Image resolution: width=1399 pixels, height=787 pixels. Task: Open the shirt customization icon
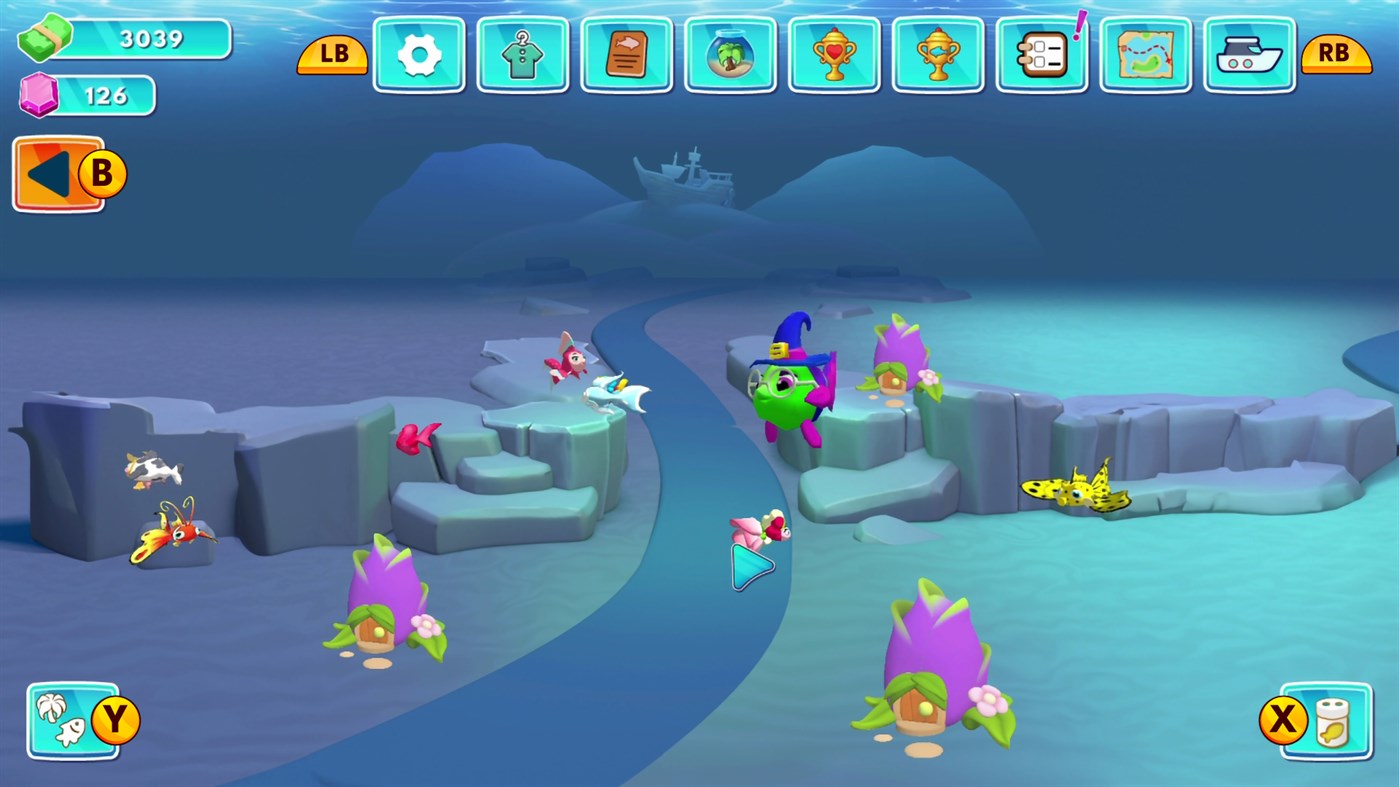pos(522,55)
